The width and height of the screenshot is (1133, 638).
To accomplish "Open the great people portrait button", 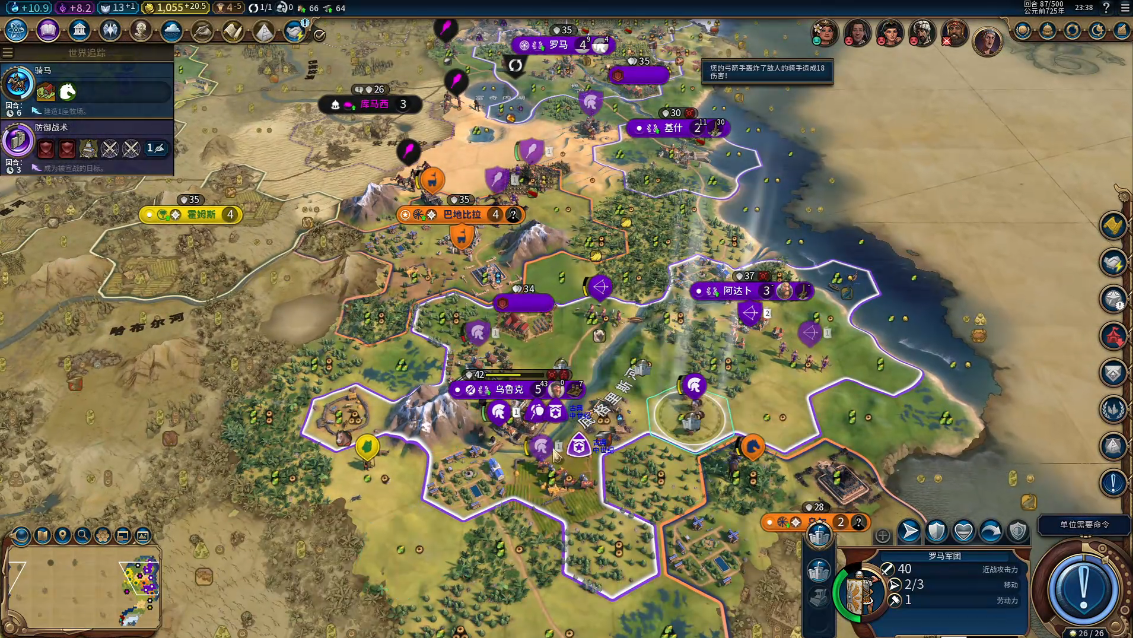I will pyautogui.click(x=141, y=30).
